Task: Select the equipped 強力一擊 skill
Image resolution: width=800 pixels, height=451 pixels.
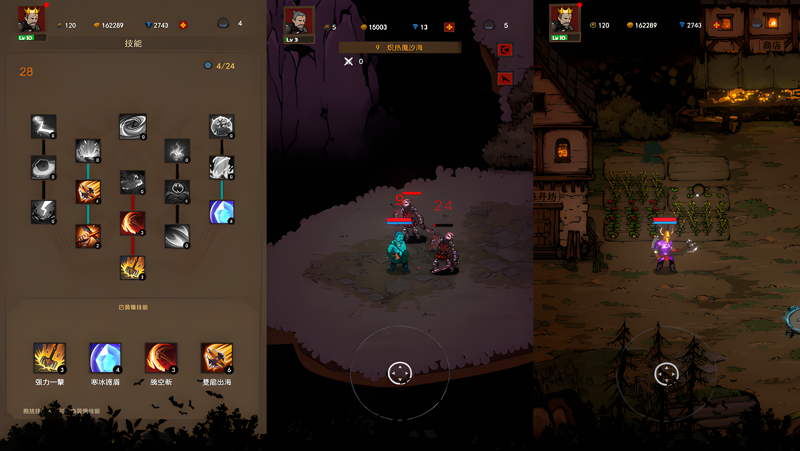Action: pos(49,357)
